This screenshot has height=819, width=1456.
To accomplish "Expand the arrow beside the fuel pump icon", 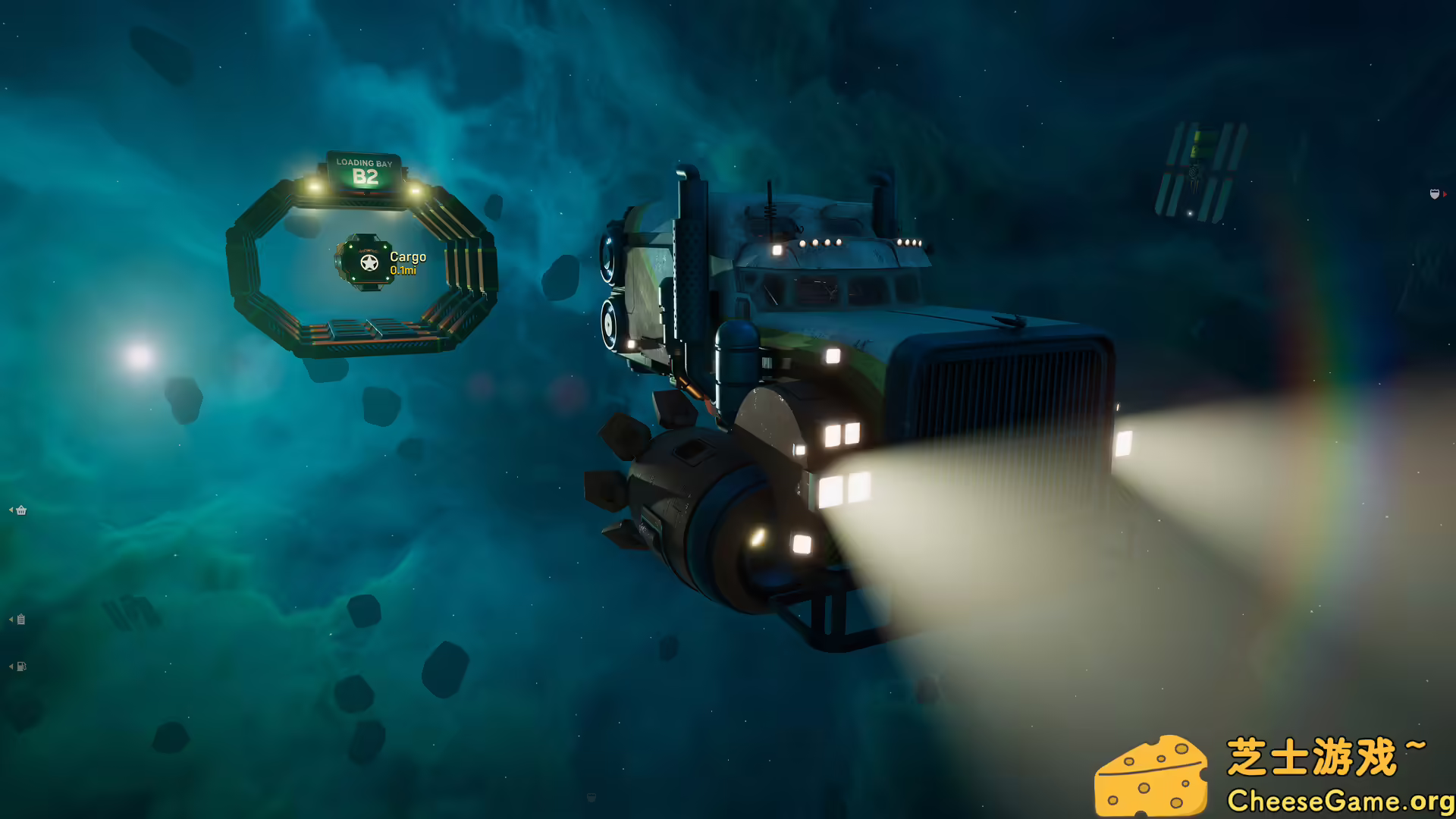I will pos(10,666).
